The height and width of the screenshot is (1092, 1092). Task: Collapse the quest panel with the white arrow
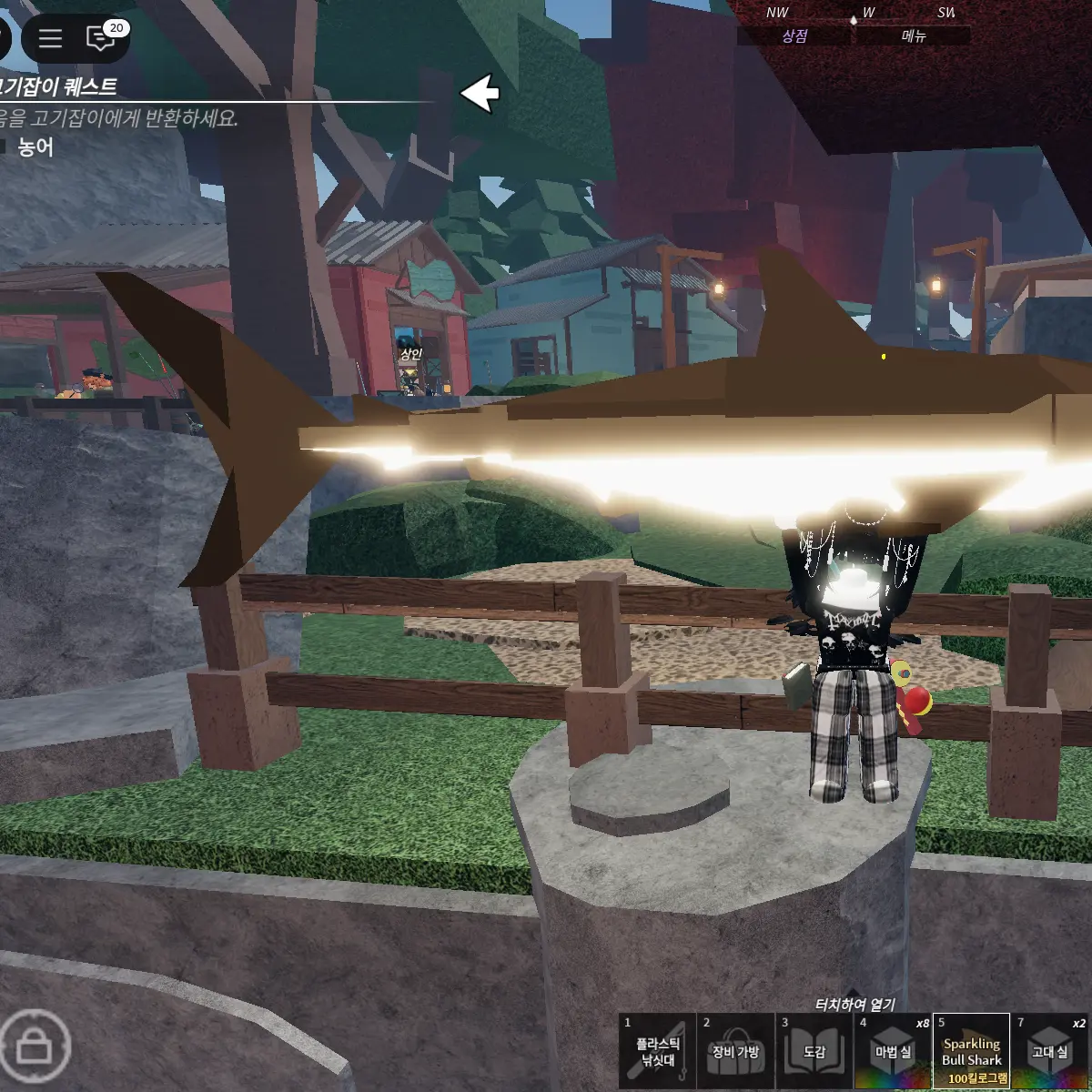[480, 93]
